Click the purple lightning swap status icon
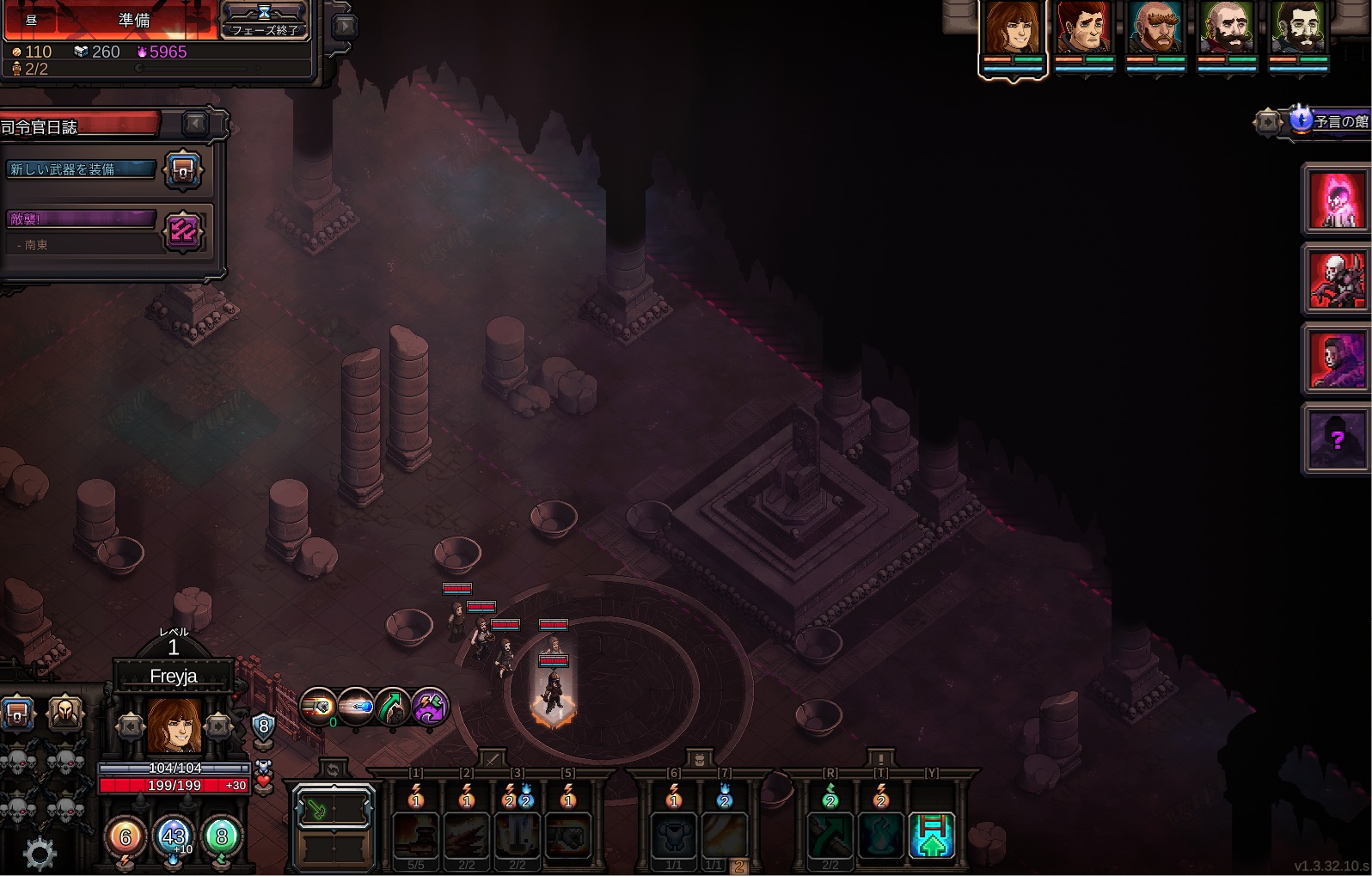 click(x=429, y=708)
